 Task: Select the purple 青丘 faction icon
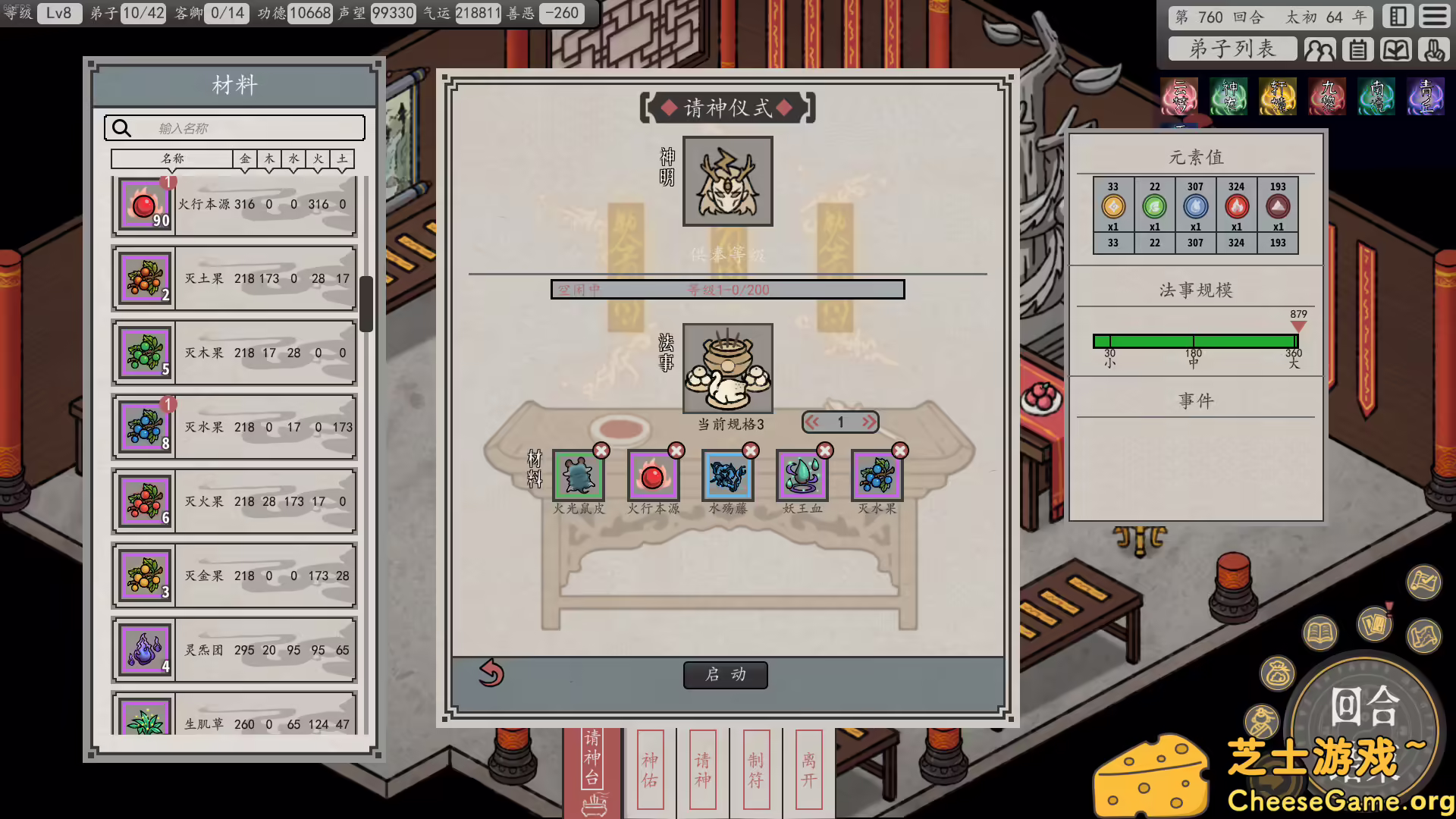1426,97
